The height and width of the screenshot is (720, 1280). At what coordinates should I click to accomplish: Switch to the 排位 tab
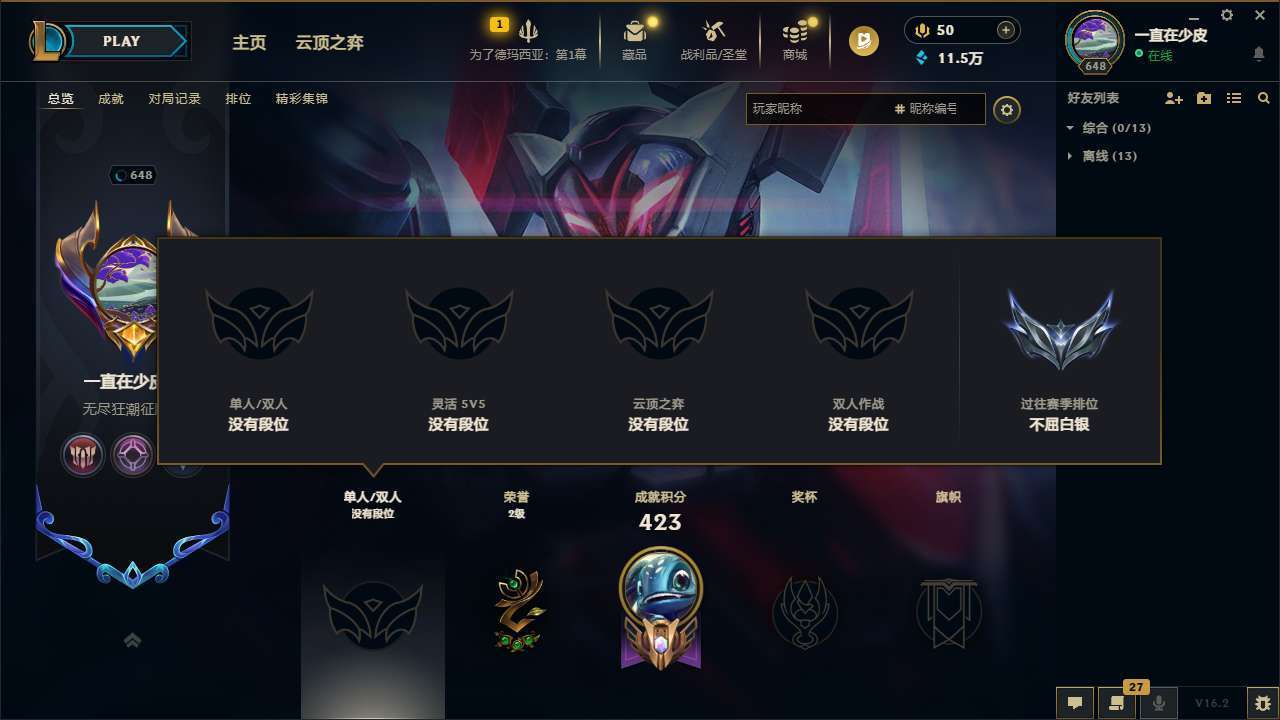point(238,99)
